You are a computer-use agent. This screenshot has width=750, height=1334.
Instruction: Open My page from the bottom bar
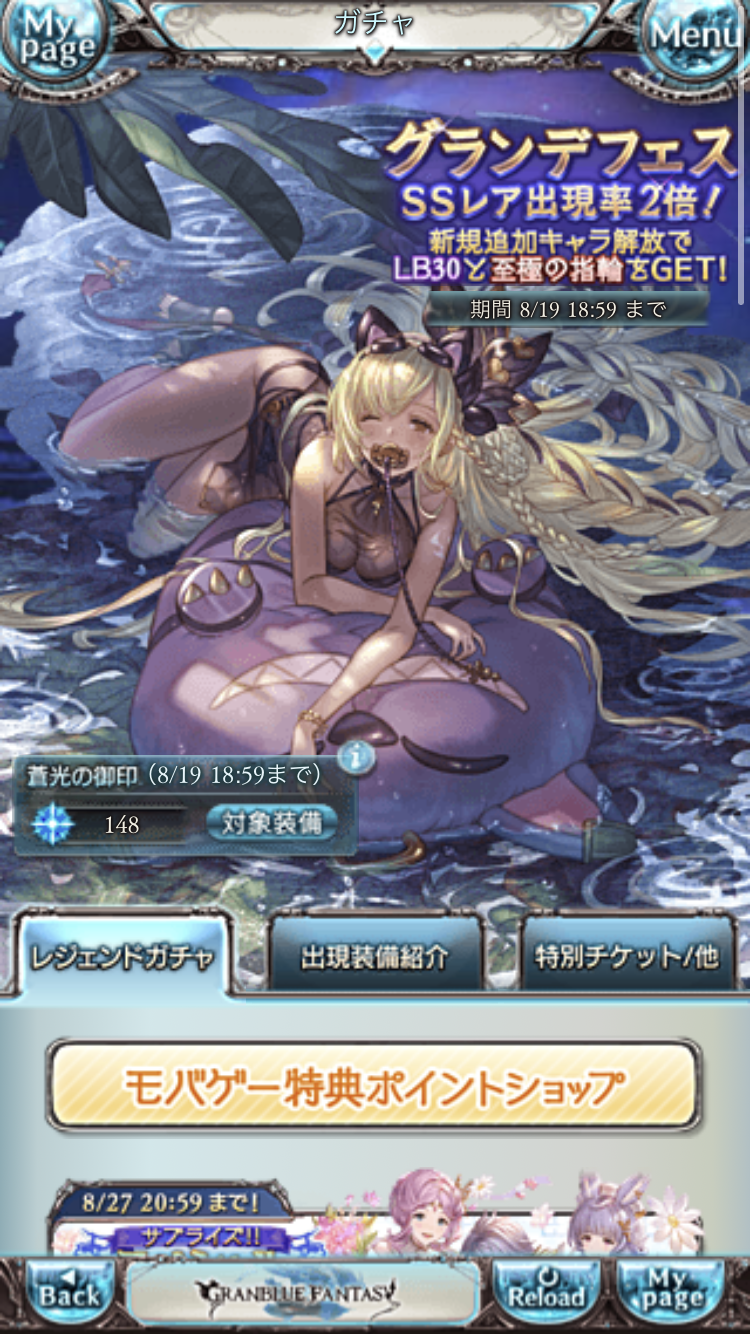(x=670, y=1294)
